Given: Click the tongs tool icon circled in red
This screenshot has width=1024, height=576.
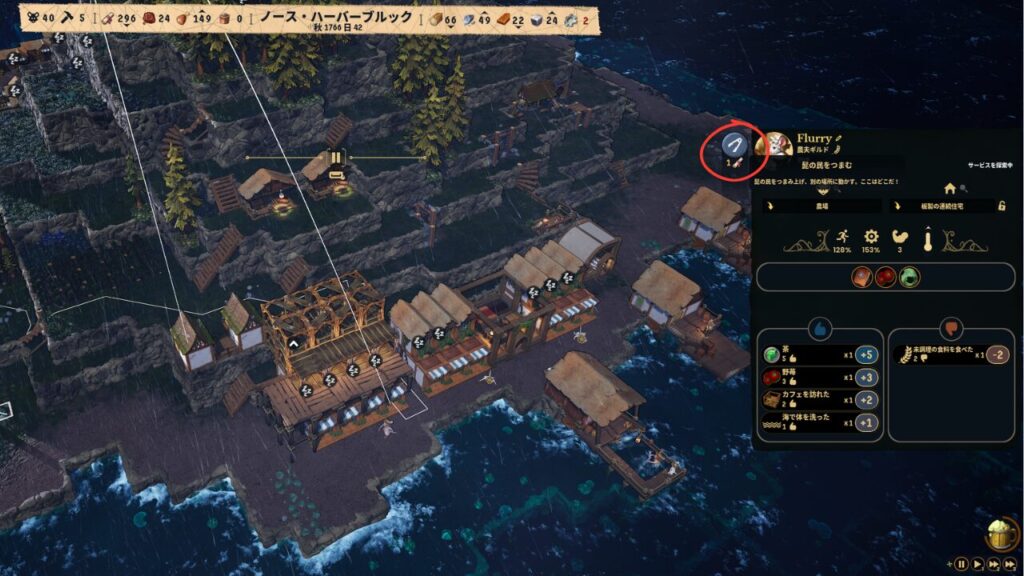Looking at the screenshot, I should pos(734,147).
